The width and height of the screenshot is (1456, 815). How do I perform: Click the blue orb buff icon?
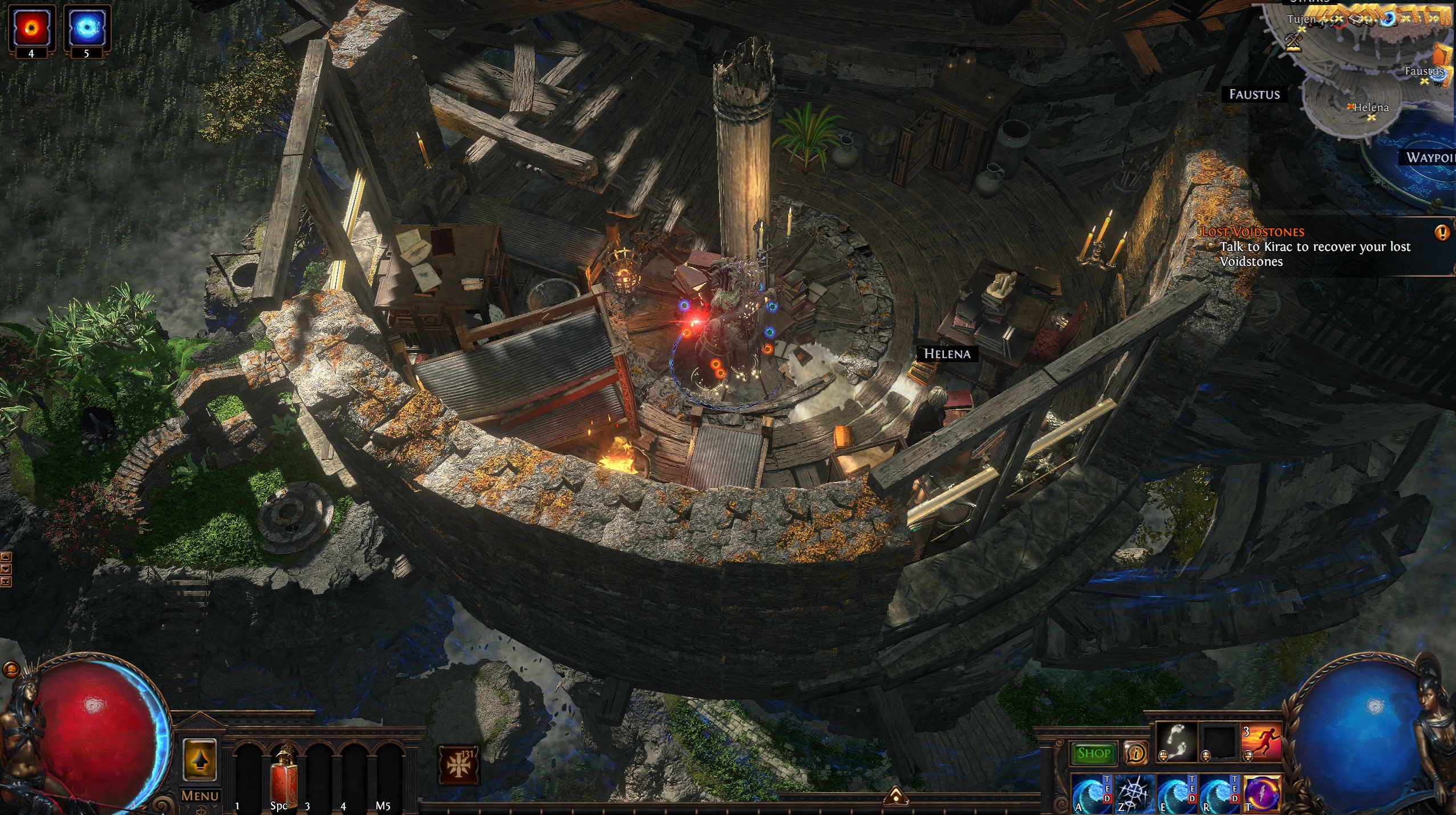(87, 27)
